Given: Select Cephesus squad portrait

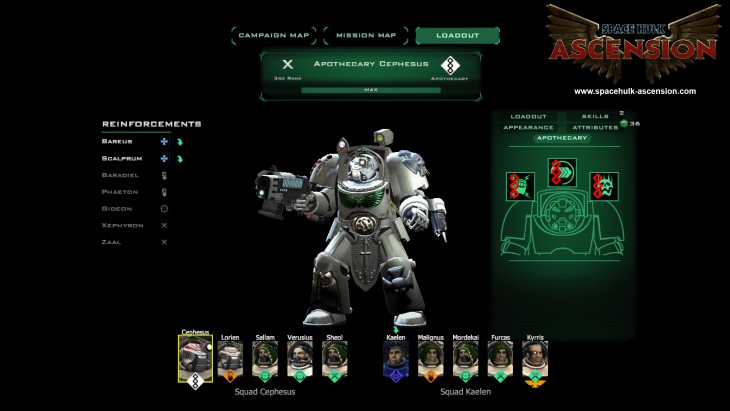Looking at the screenshot, I should click(x=195, y=359).
